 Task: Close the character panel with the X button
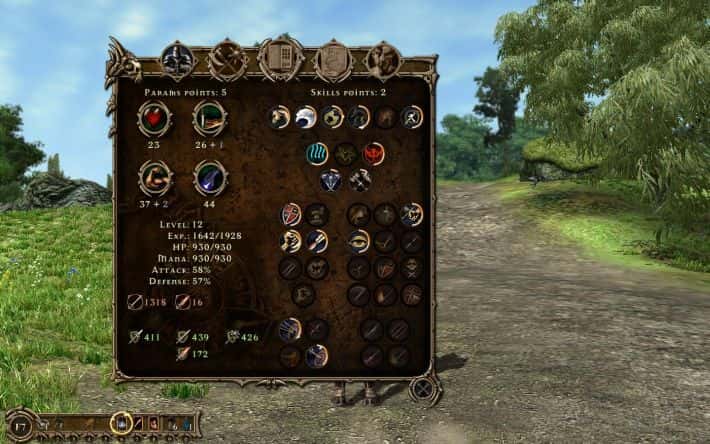(x=424, y=387)
